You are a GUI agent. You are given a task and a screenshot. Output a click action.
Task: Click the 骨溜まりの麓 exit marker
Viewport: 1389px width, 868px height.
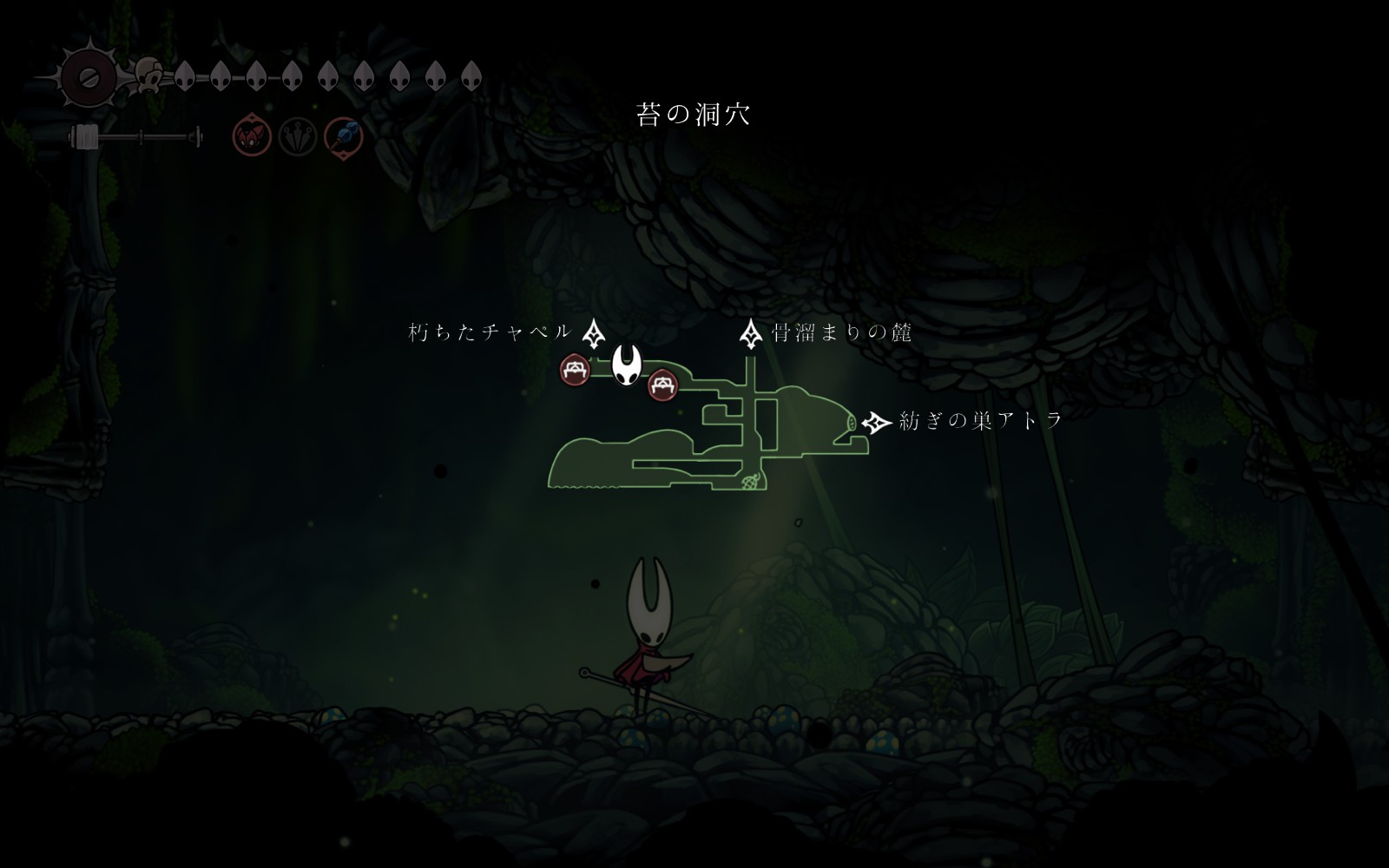pyautogui.click(x=750, y=333)
